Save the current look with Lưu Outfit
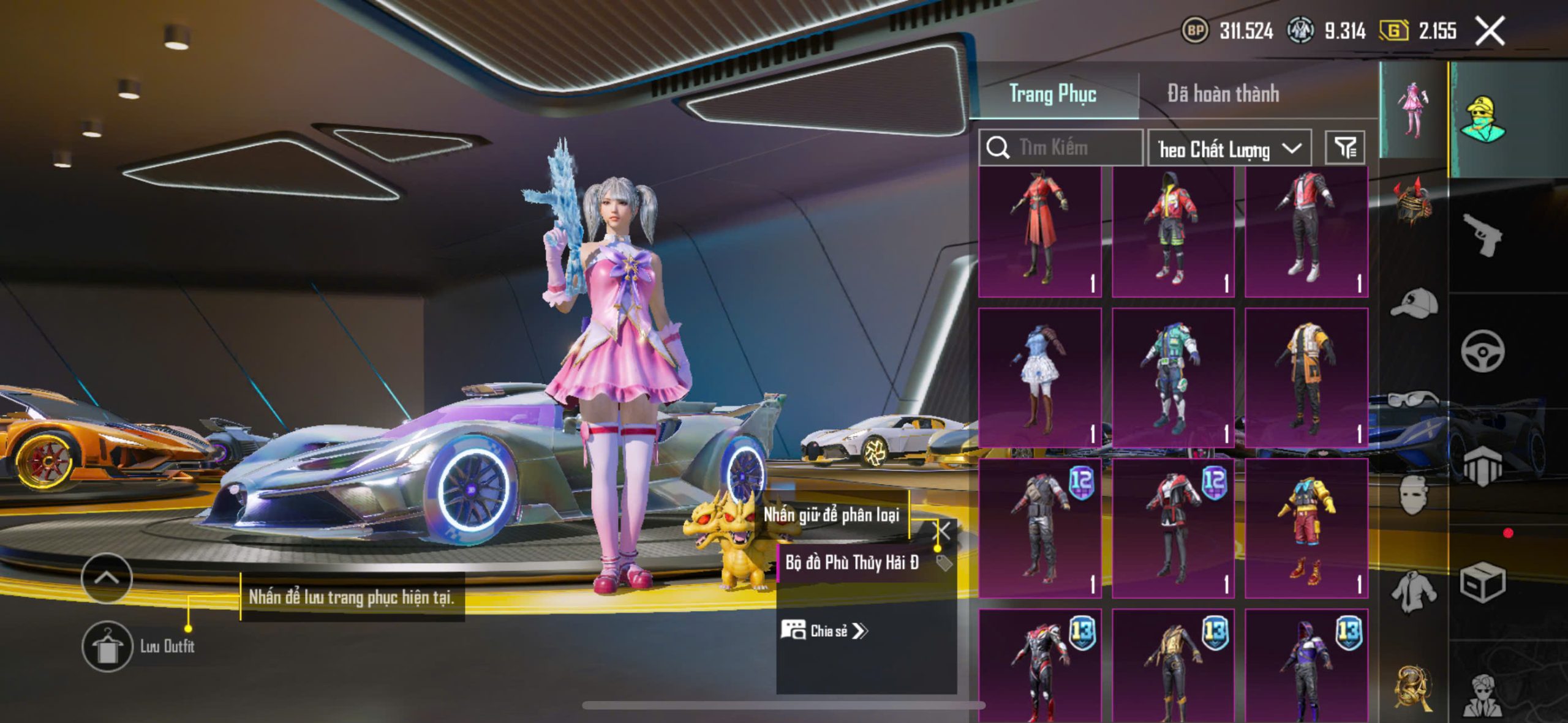The image size is (1568, 723). click(108, 646)
